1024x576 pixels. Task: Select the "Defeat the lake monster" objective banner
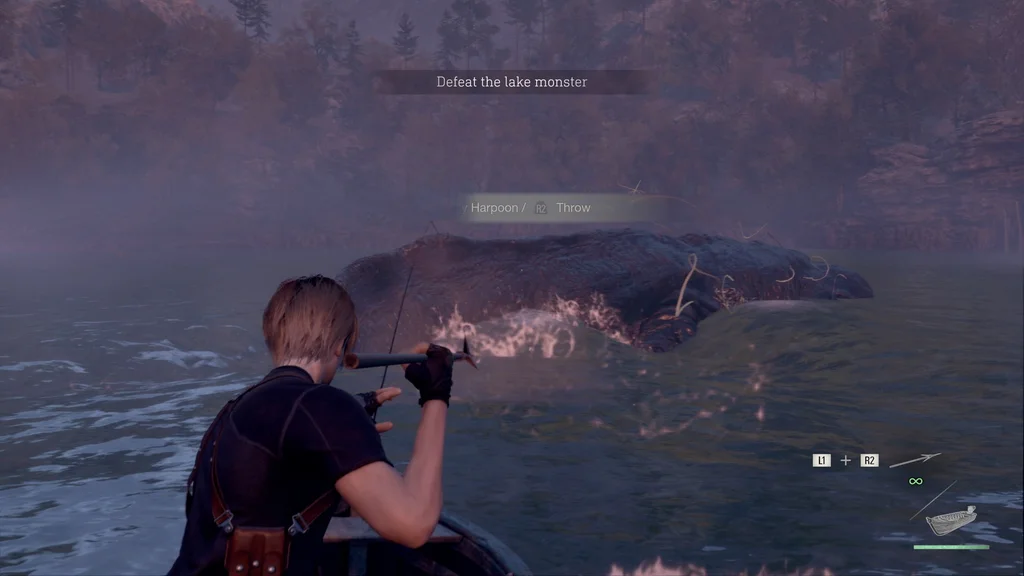[x=511, y=82]
